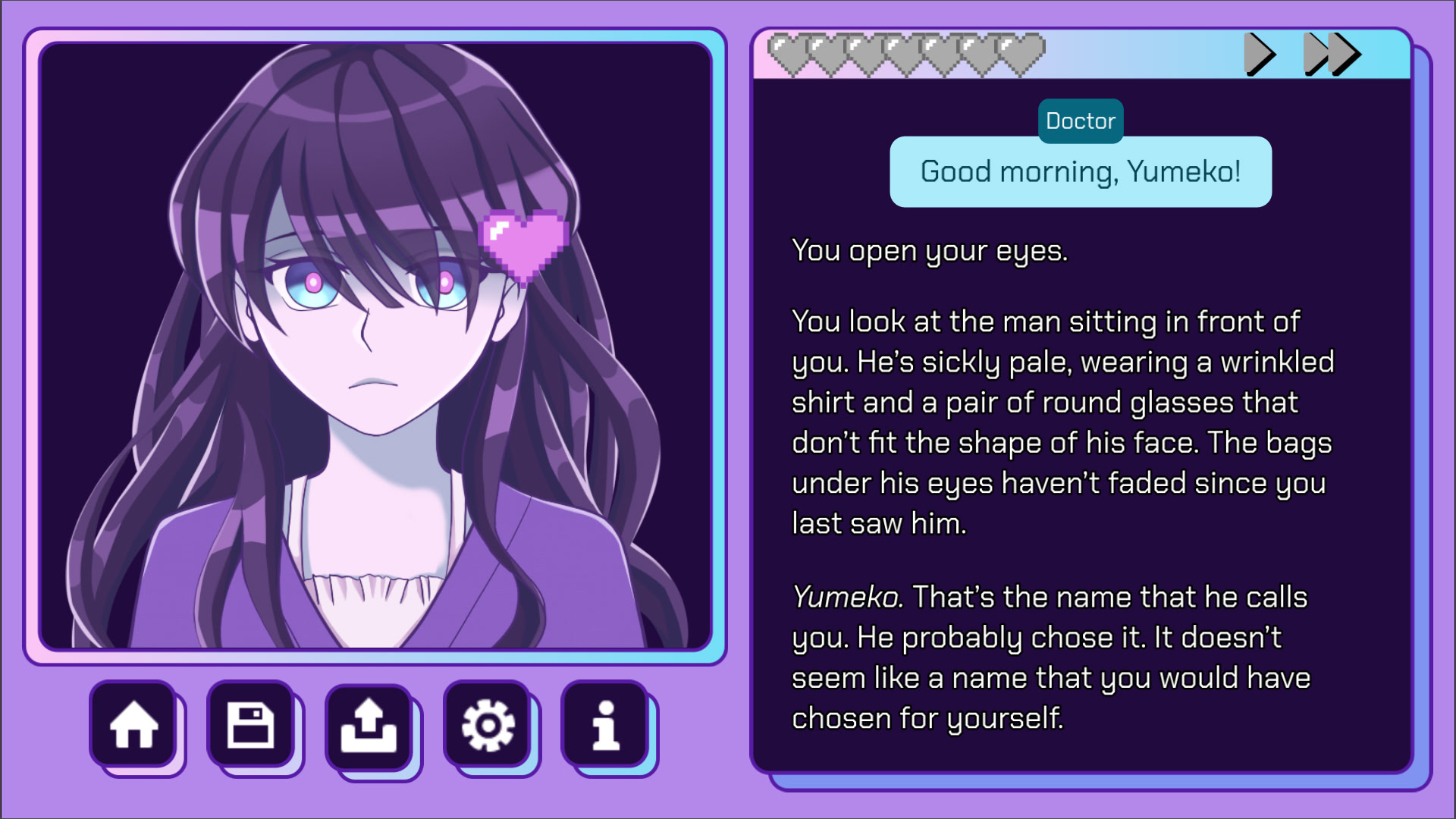Open the load game icon

click(x=369, y=726)
